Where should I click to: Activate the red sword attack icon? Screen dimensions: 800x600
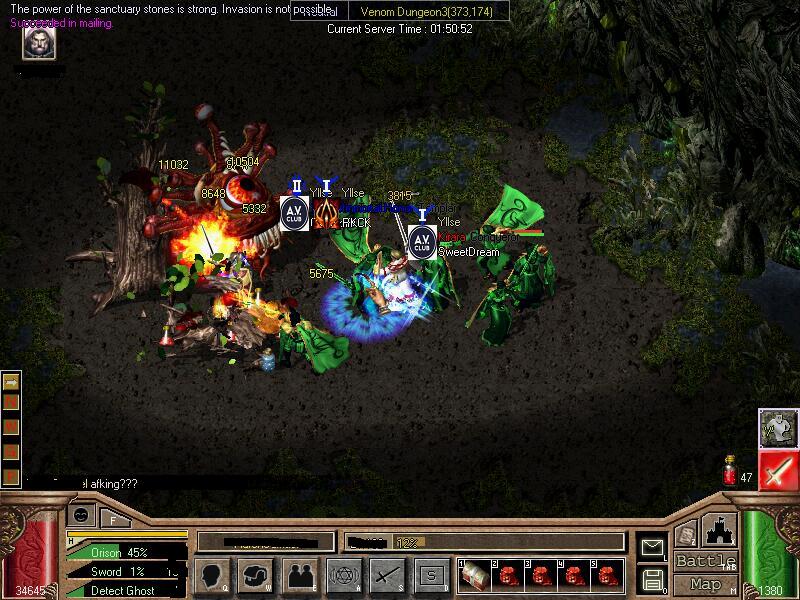[777, 470]
